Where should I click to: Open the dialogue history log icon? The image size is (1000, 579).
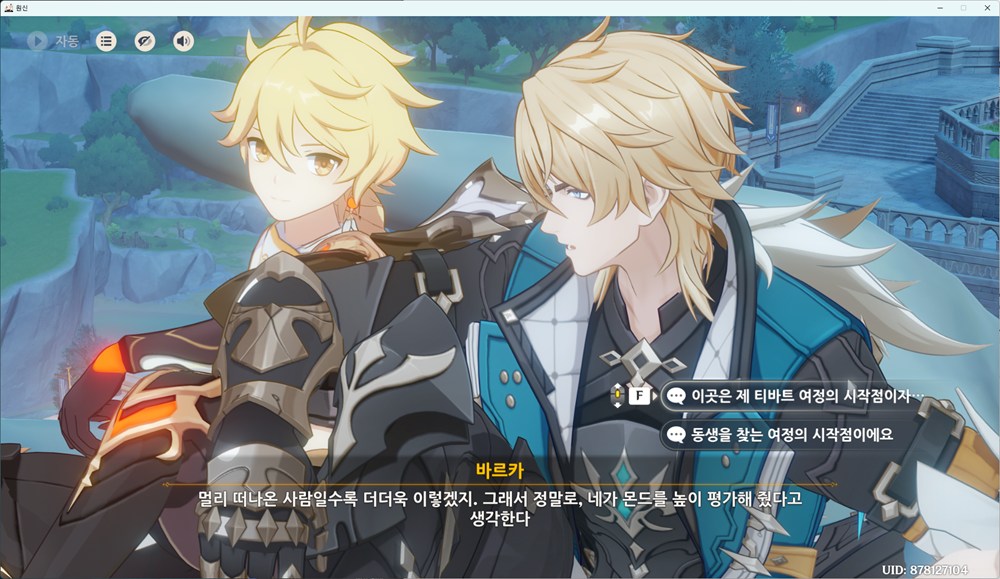(x=106, y=41)
